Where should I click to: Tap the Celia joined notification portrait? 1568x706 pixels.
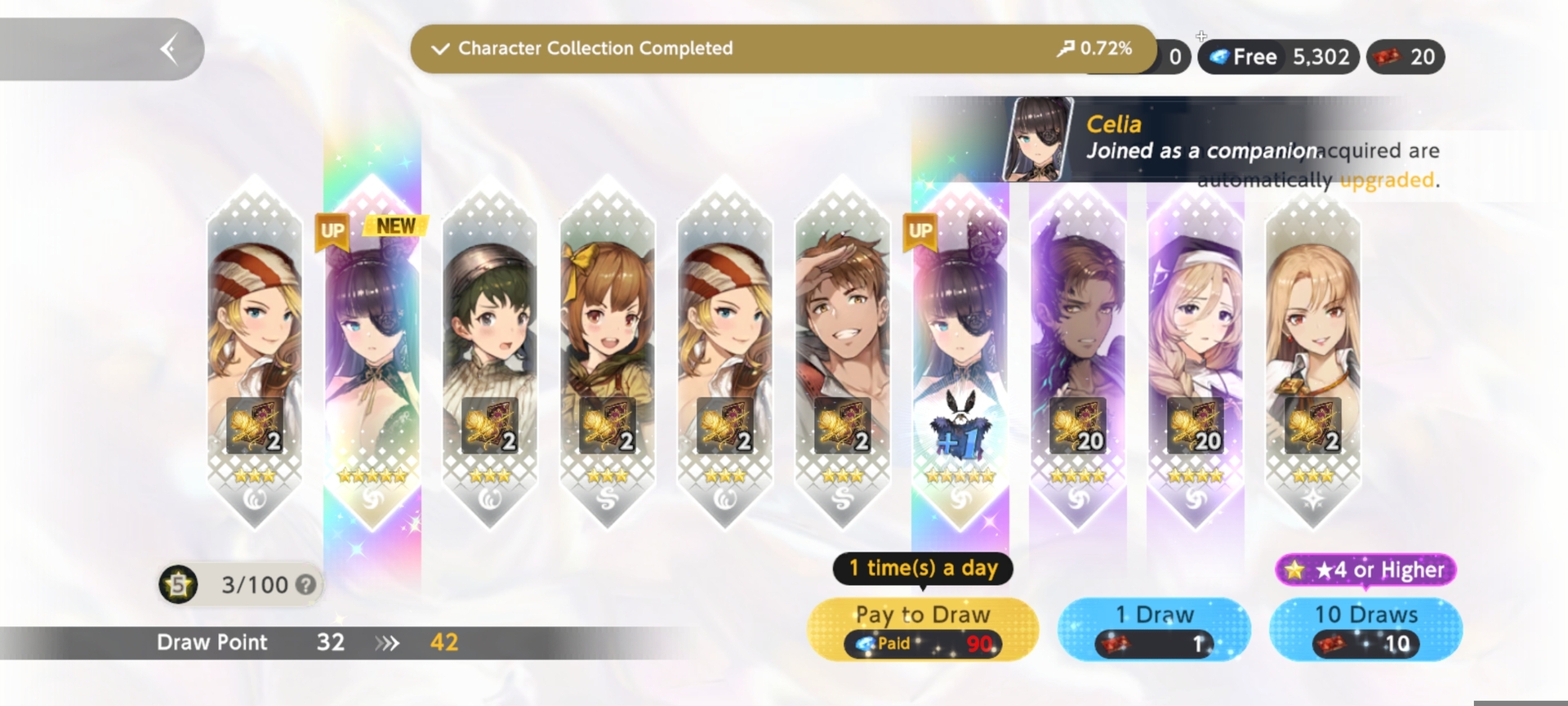point(1037,139)
